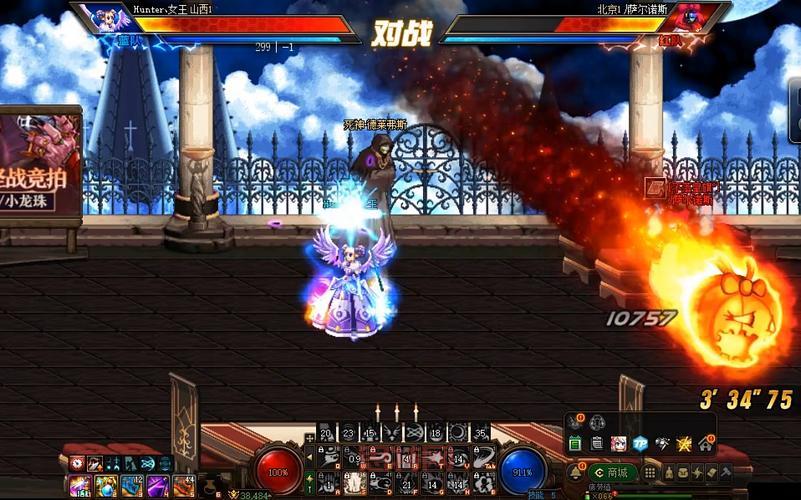The image size is (801, 500).
Task: Click the plus button above skill bar
Action: click(309, 439)
